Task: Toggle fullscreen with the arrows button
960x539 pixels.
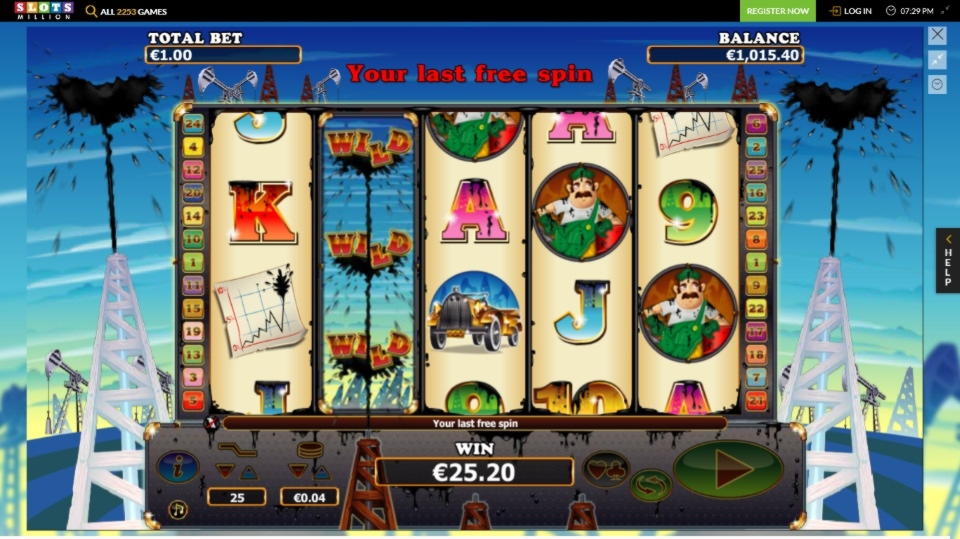Action: (937, 60)
